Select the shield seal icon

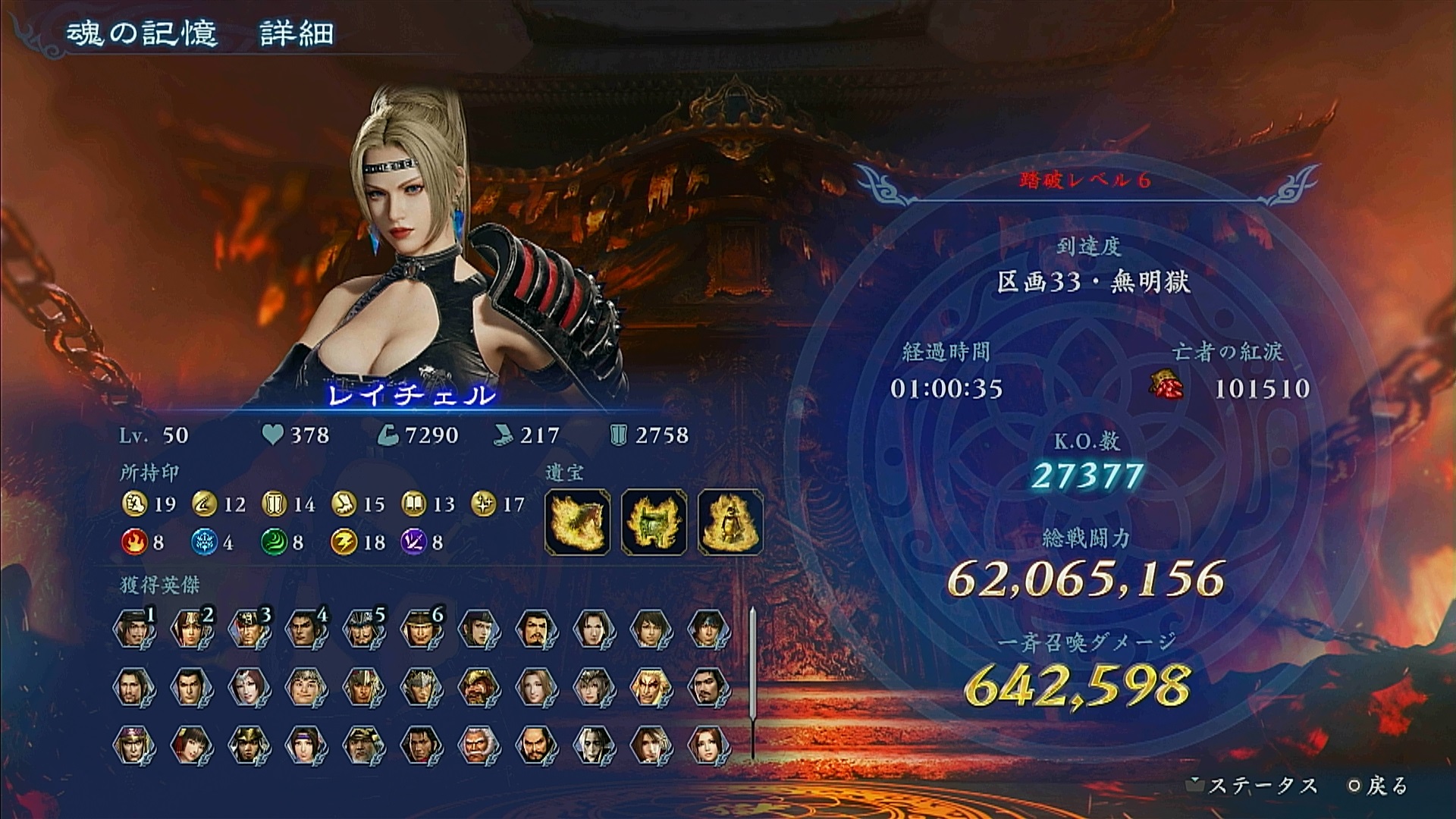tap(274, 504)
